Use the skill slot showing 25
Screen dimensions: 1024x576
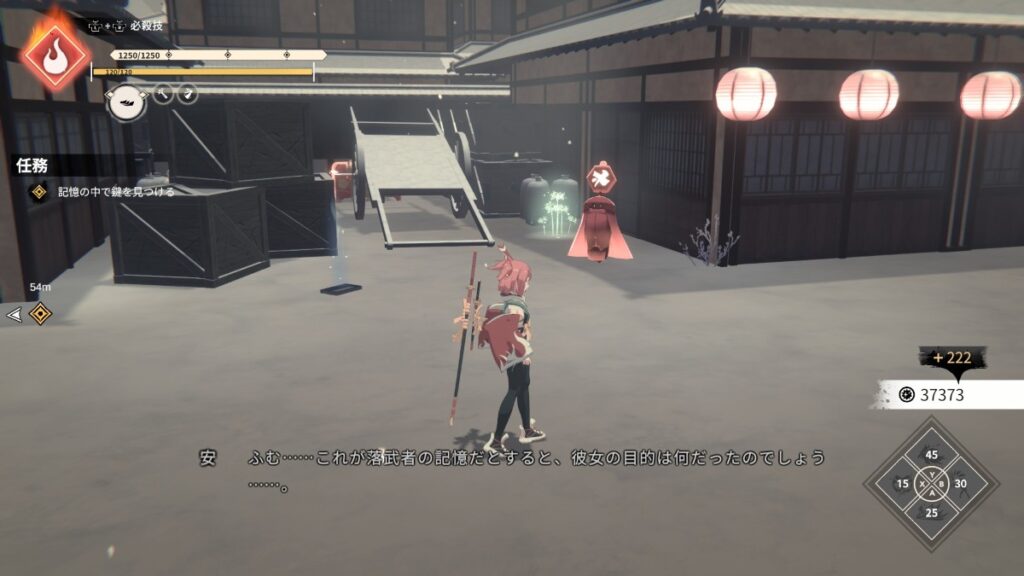(931, 512)
